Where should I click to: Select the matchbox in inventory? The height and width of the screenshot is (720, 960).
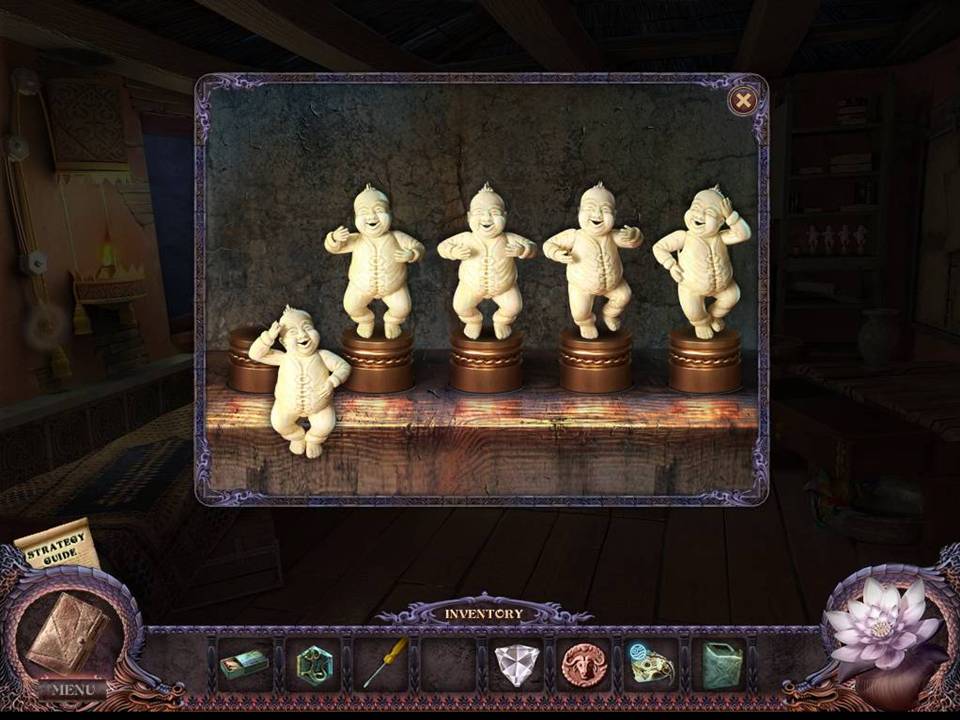[x=244, y=664]
